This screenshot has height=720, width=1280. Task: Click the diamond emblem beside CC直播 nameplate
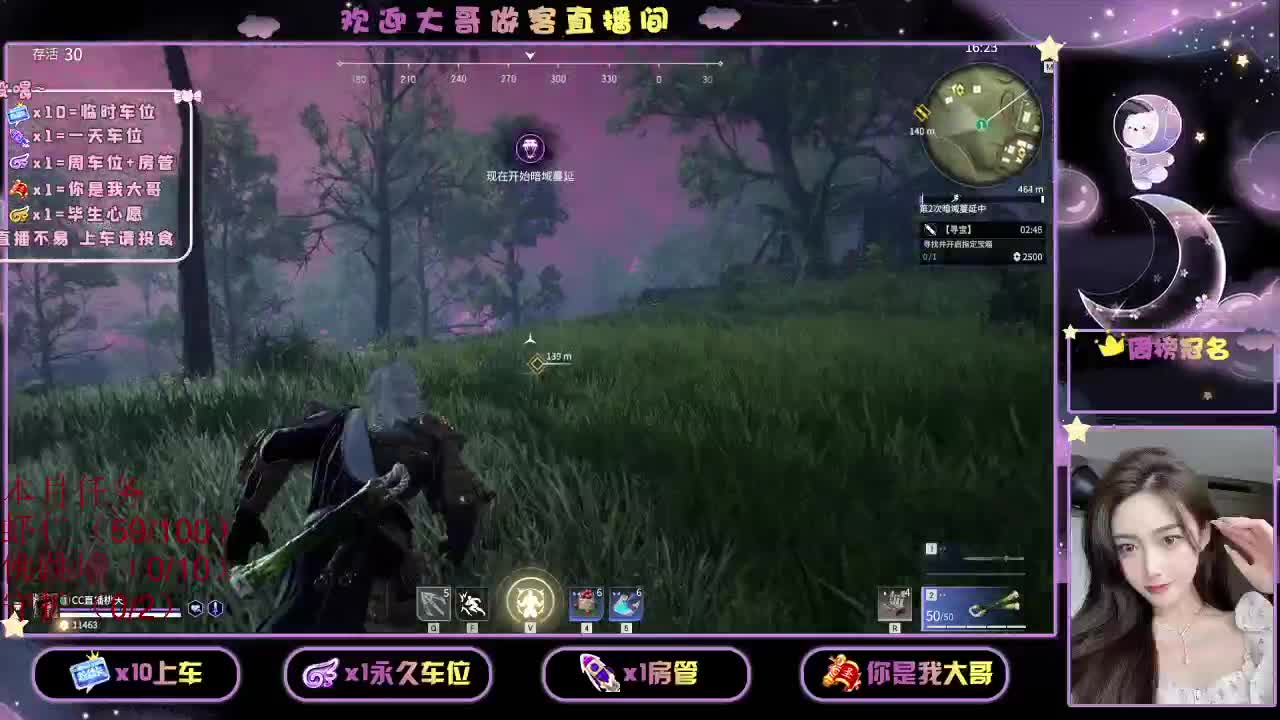coord(64,599)
